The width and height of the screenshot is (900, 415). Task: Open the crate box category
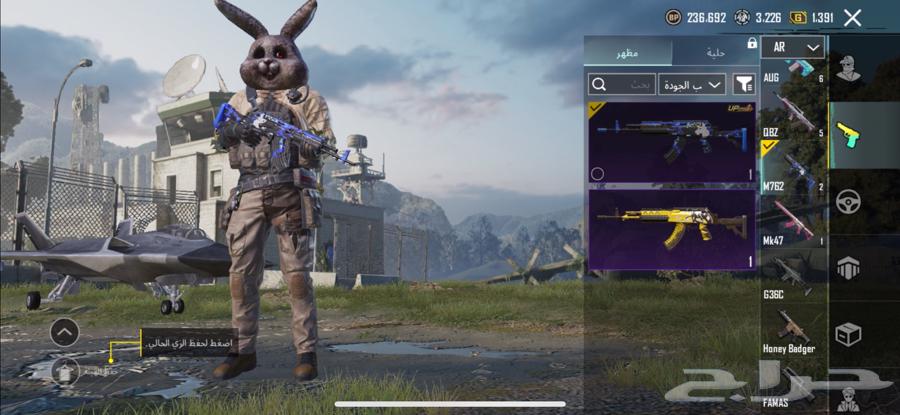[848, 334]
